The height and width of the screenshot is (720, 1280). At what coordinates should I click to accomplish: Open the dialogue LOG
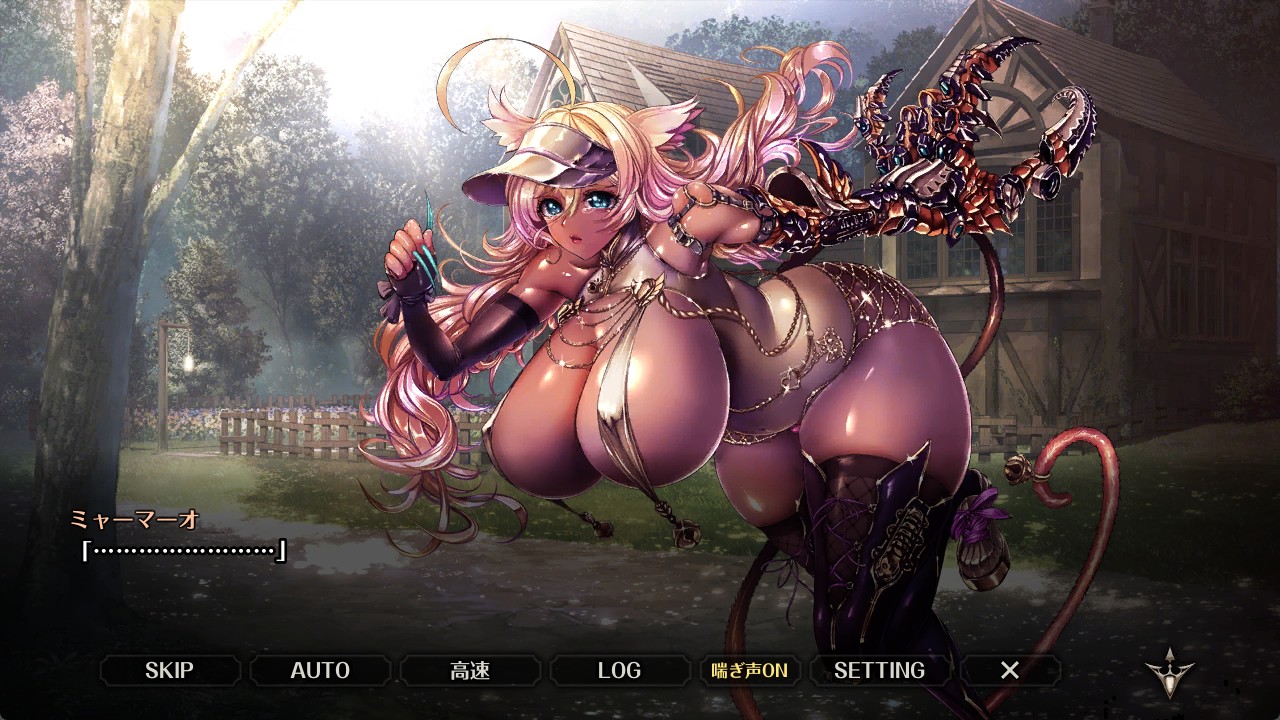click(619, 670)
